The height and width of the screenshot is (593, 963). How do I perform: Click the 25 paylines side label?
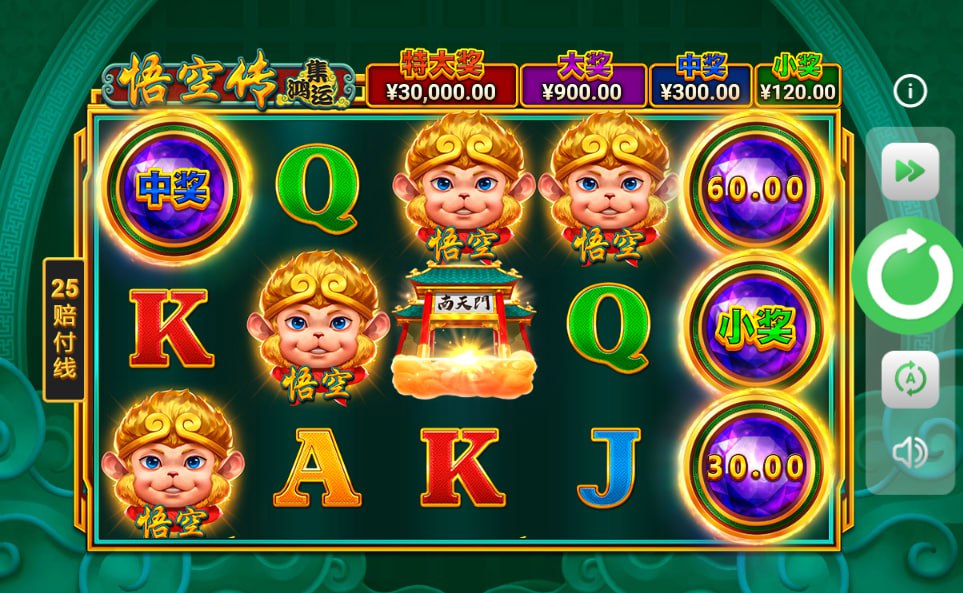point(64,329)
